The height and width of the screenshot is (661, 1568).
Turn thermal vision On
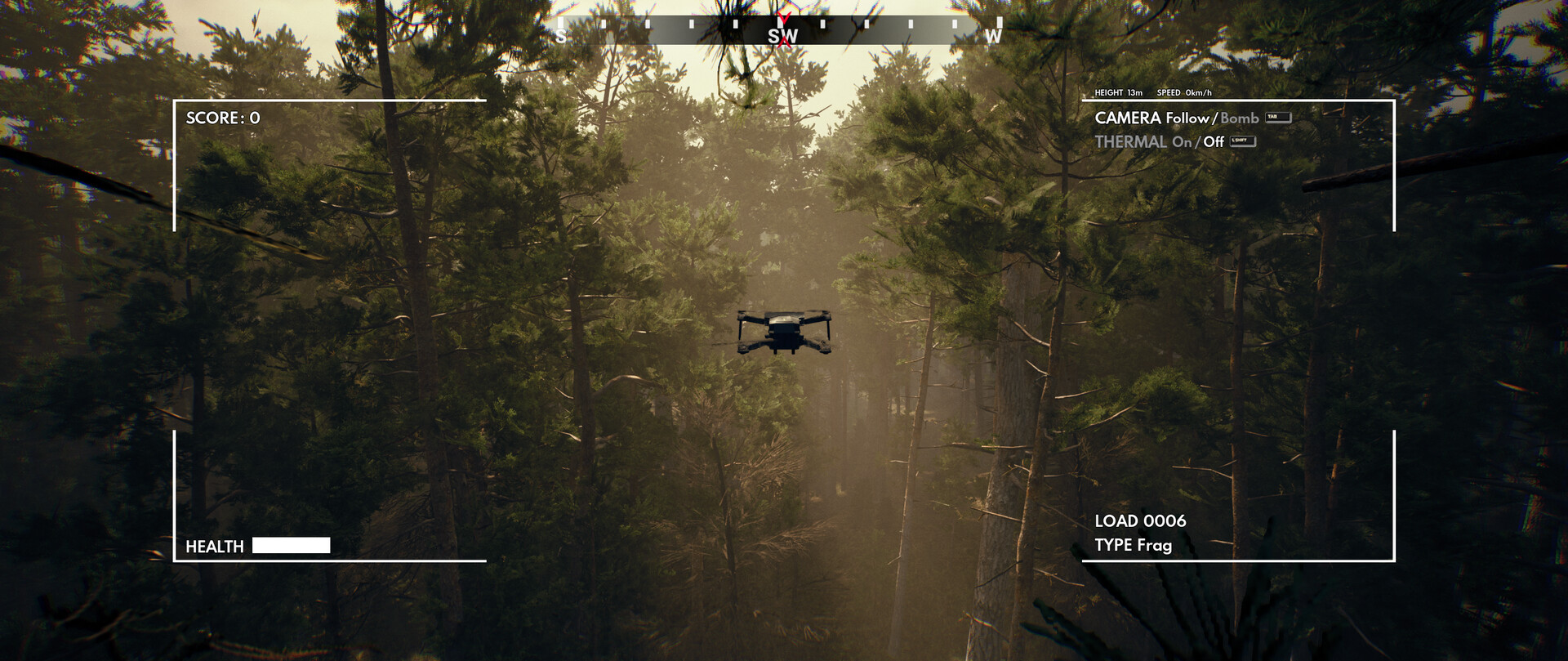coord(1181,142)
